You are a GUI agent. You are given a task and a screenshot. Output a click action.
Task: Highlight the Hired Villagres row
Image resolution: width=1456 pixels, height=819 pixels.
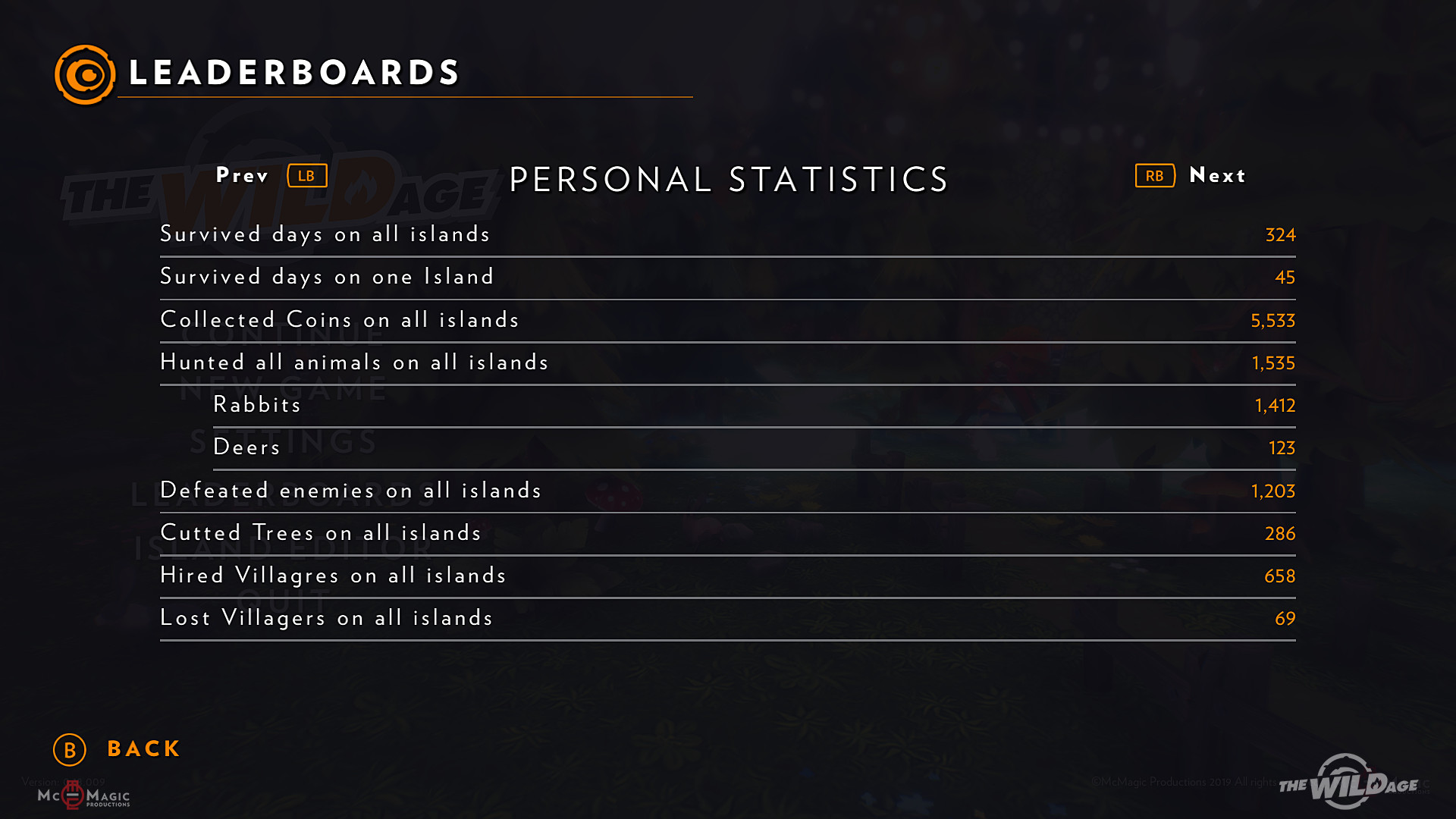pyautogui.click(x=726, y=576)
